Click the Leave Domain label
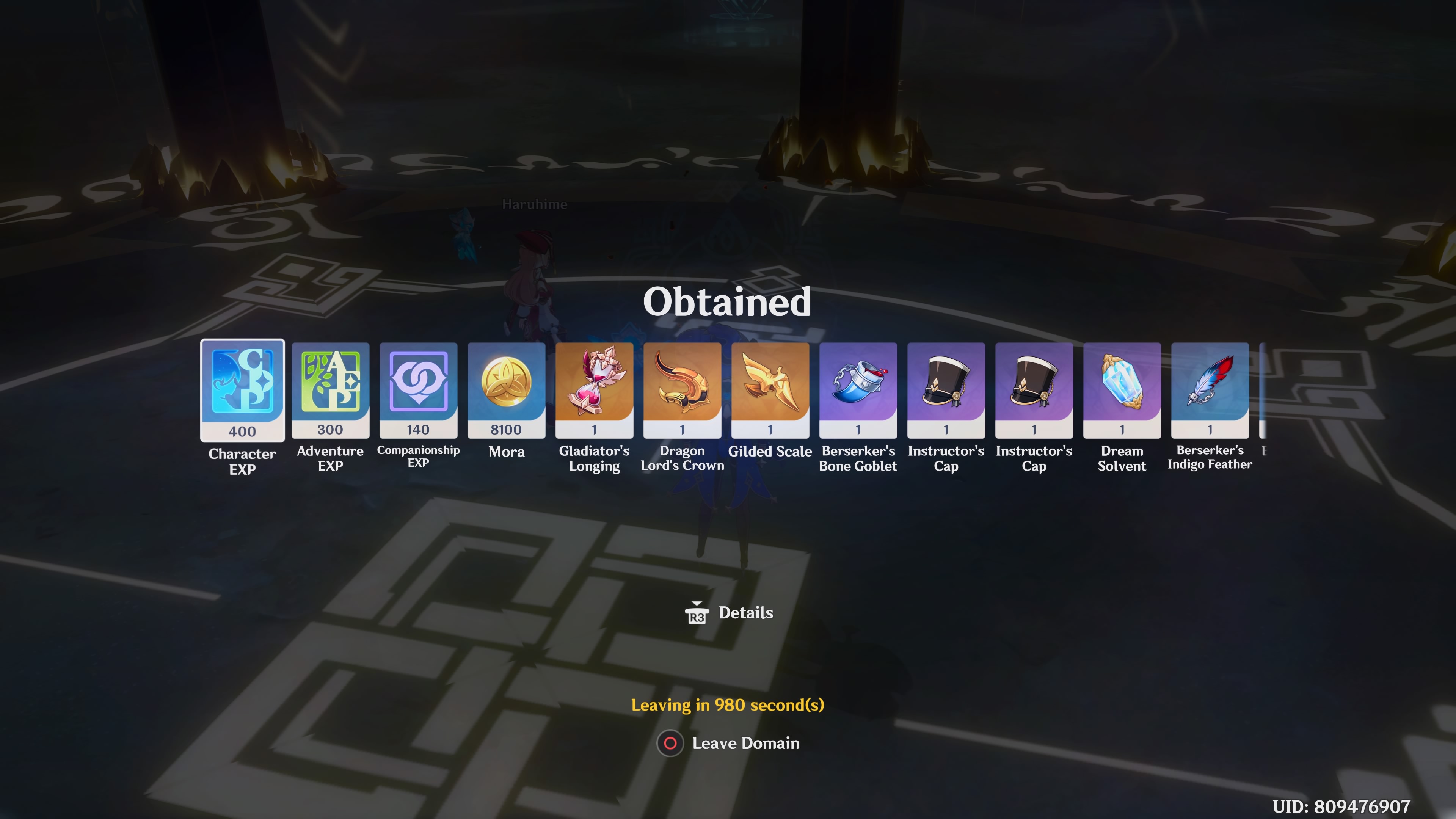 pos(745,743)
